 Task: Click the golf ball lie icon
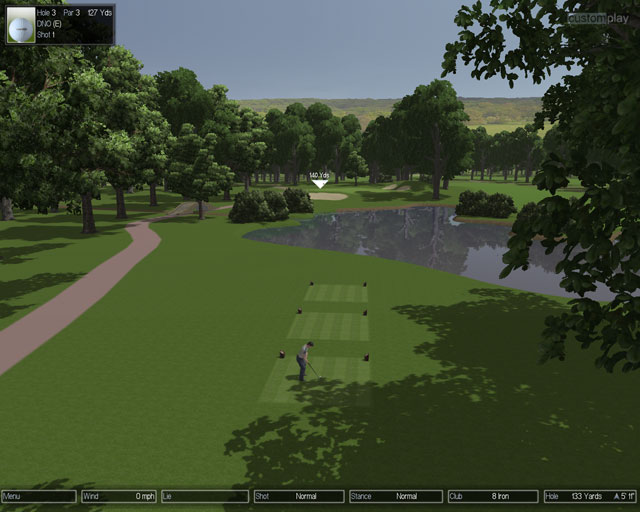[20, 25]
